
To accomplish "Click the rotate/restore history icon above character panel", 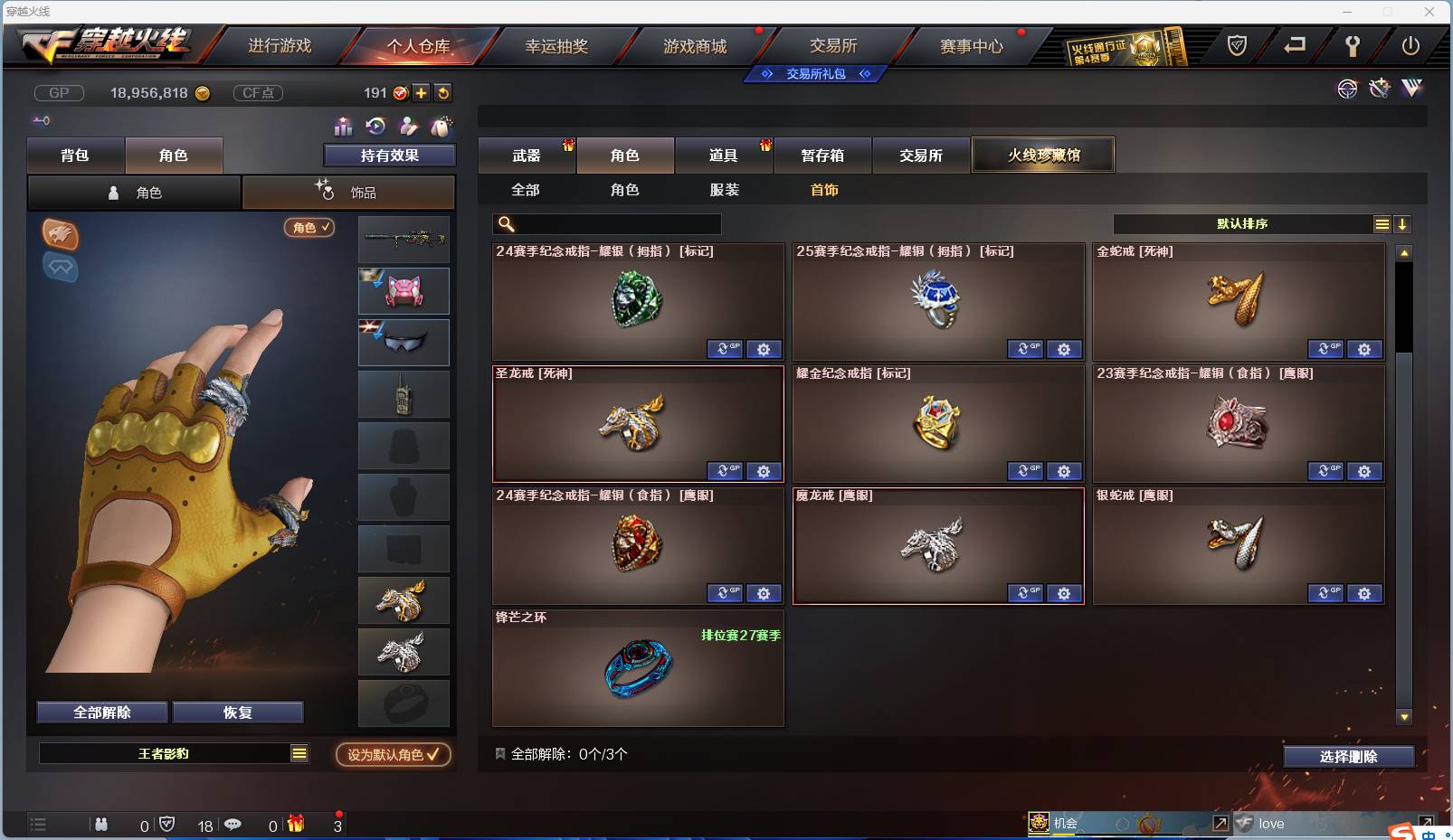I will [374, 127].
